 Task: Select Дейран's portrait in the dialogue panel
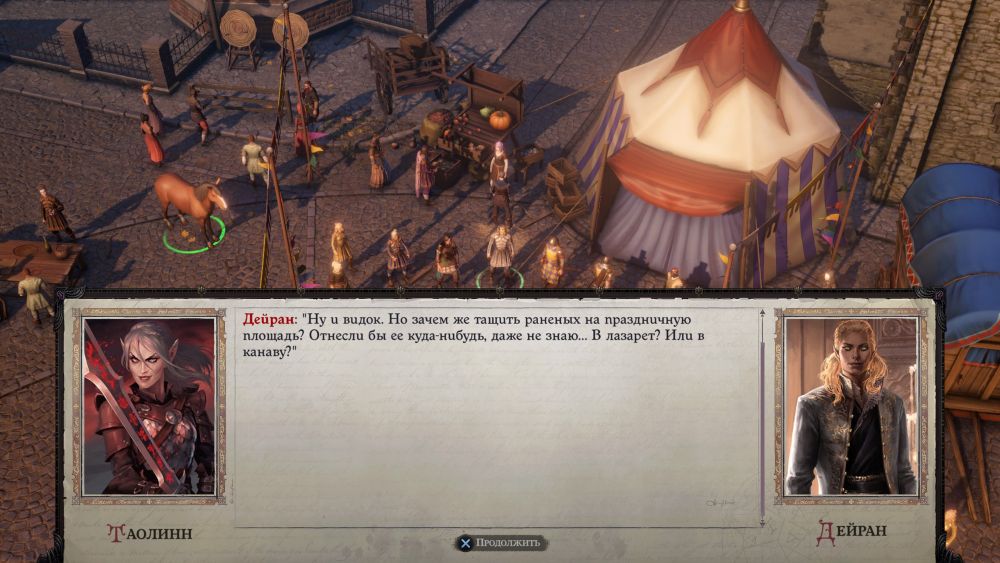click(x=850, y=406)
